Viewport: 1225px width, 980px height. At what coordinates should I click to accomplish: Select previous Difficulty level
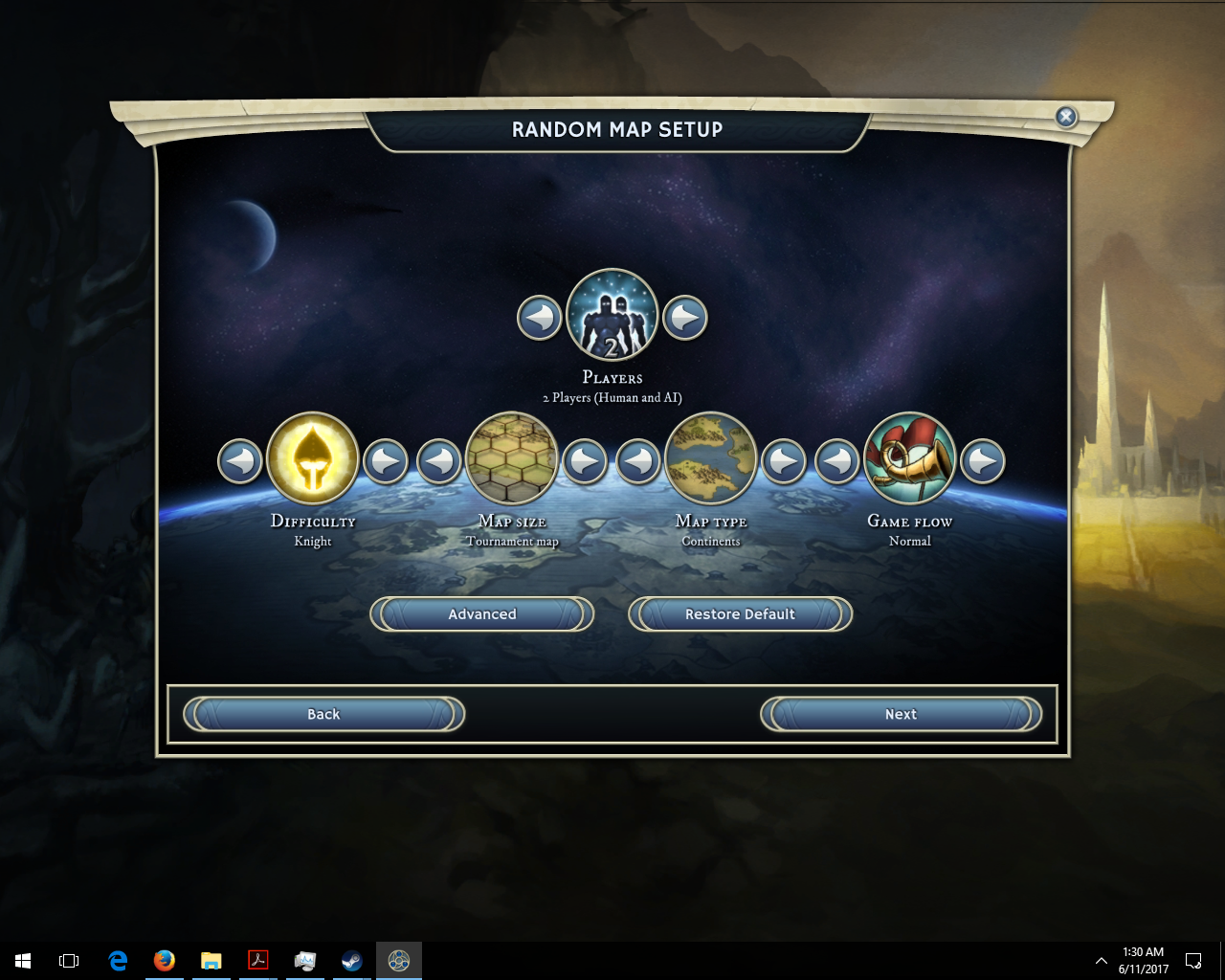(240, 461)
